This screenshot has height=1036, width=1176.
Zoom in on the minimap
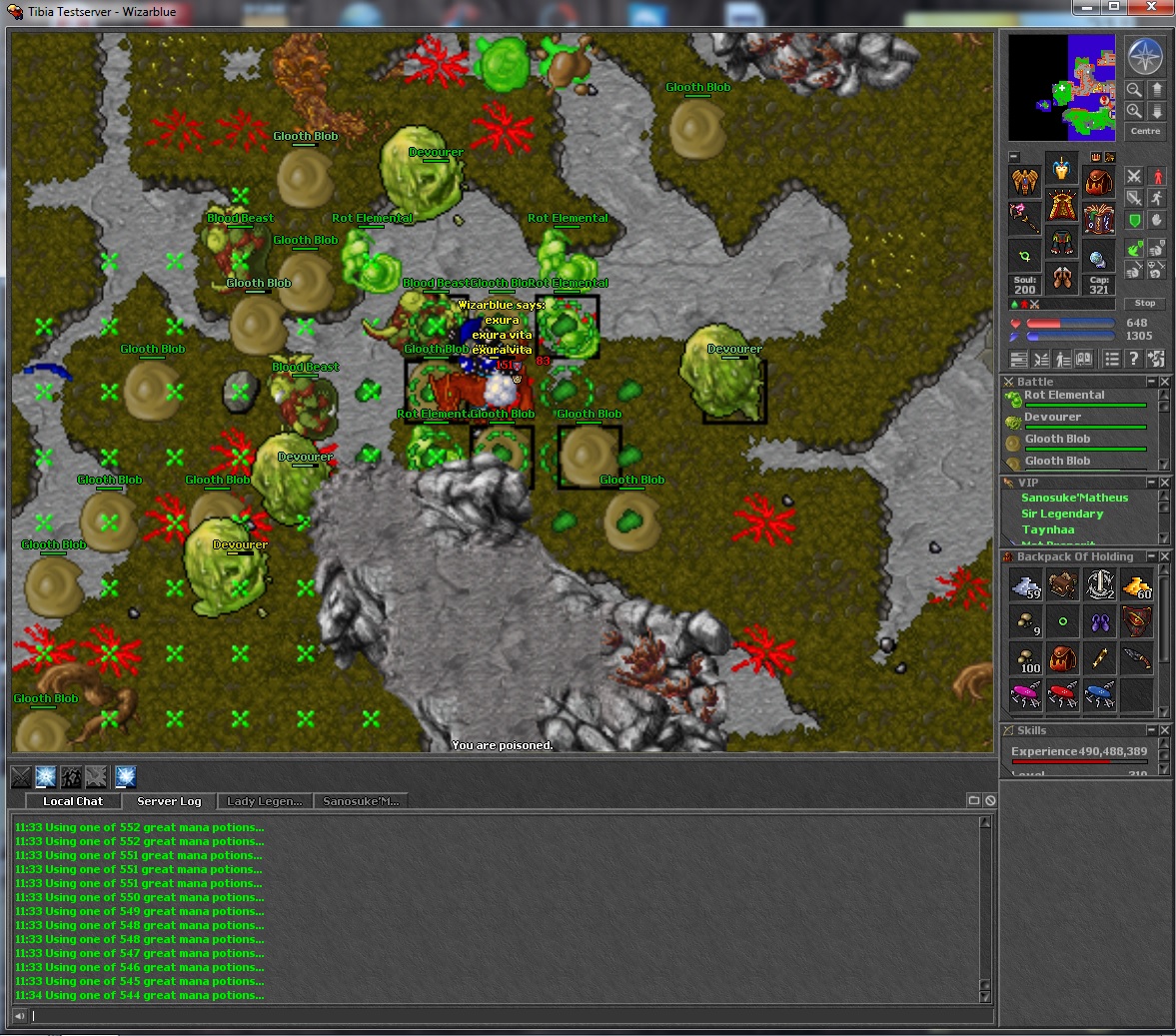coord(1134,111)
